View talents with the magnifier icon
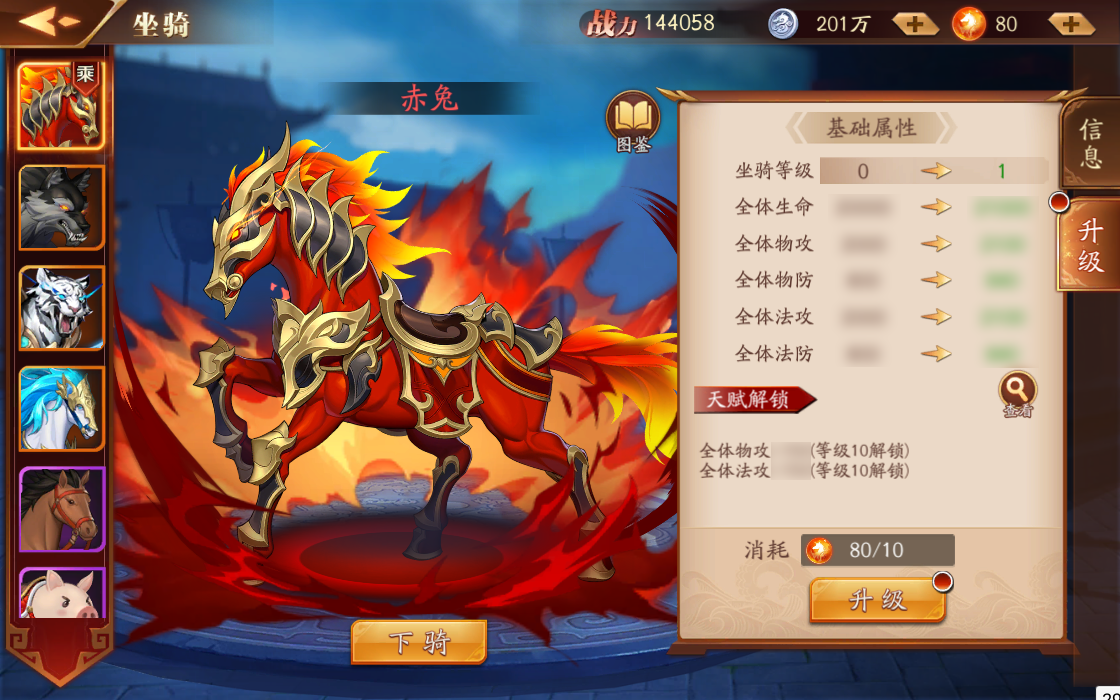This screenshot has height=700, width=1120. click(x=1017, y=391)
